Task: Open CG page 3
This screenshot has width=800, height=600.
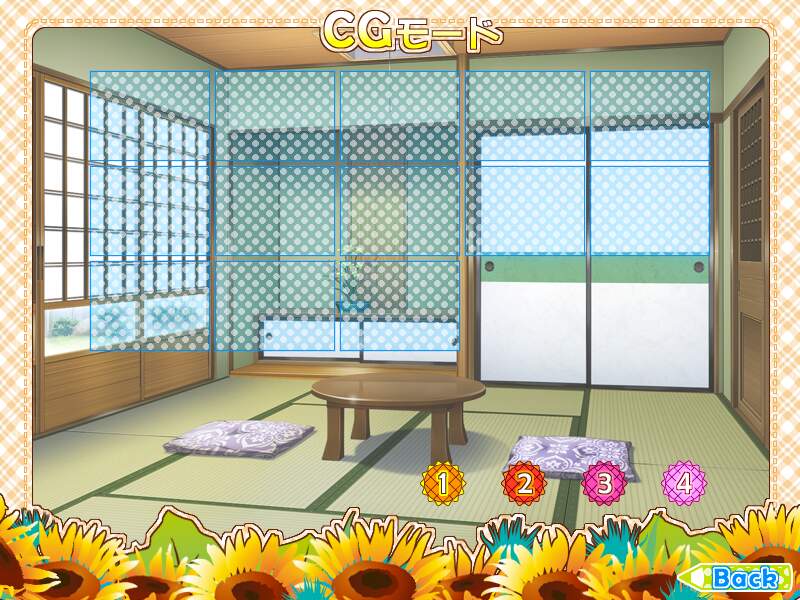Action: 604,484
